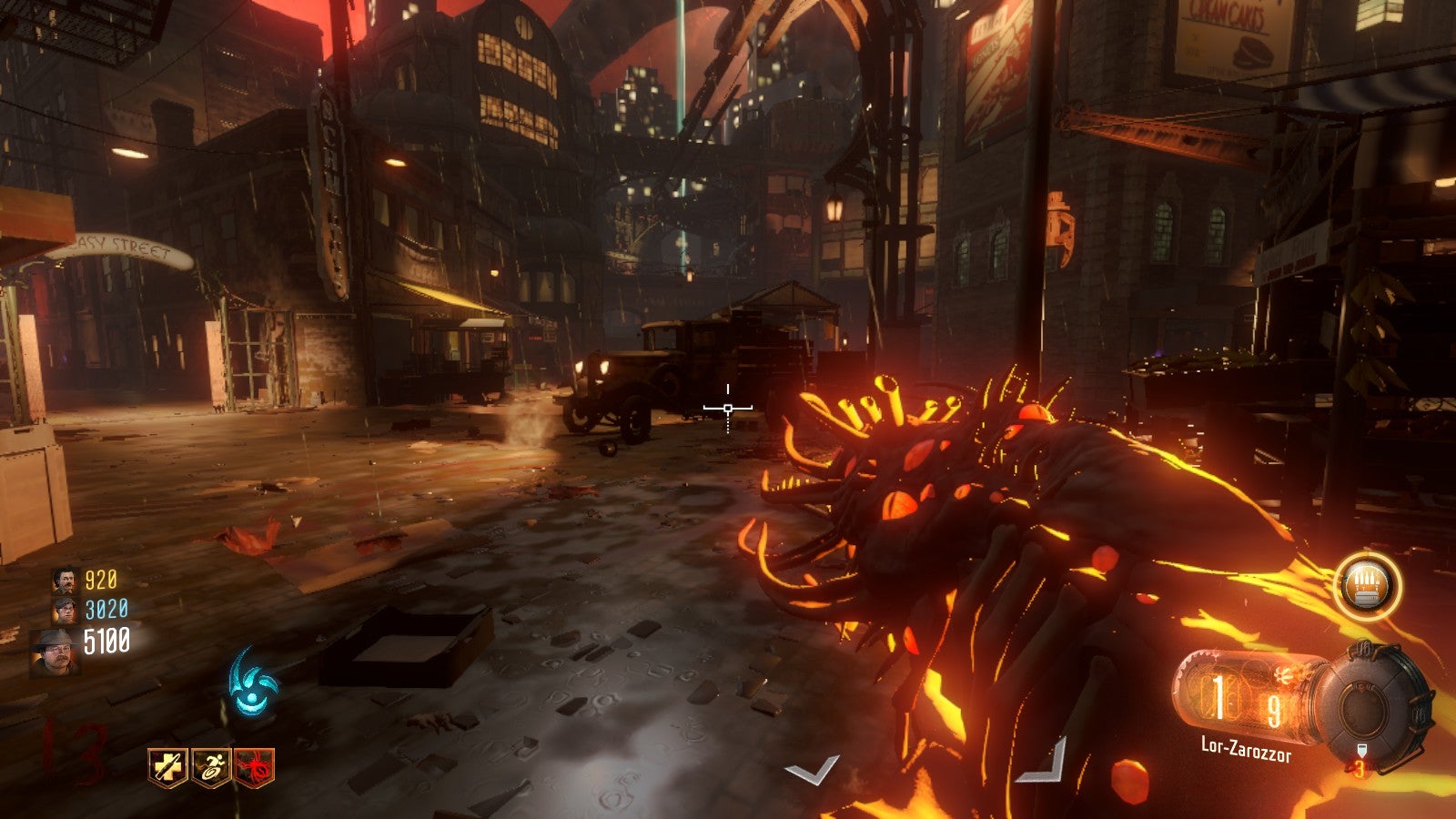Use the GobbleGum icon showing bottles

(x=1368, y=585)
